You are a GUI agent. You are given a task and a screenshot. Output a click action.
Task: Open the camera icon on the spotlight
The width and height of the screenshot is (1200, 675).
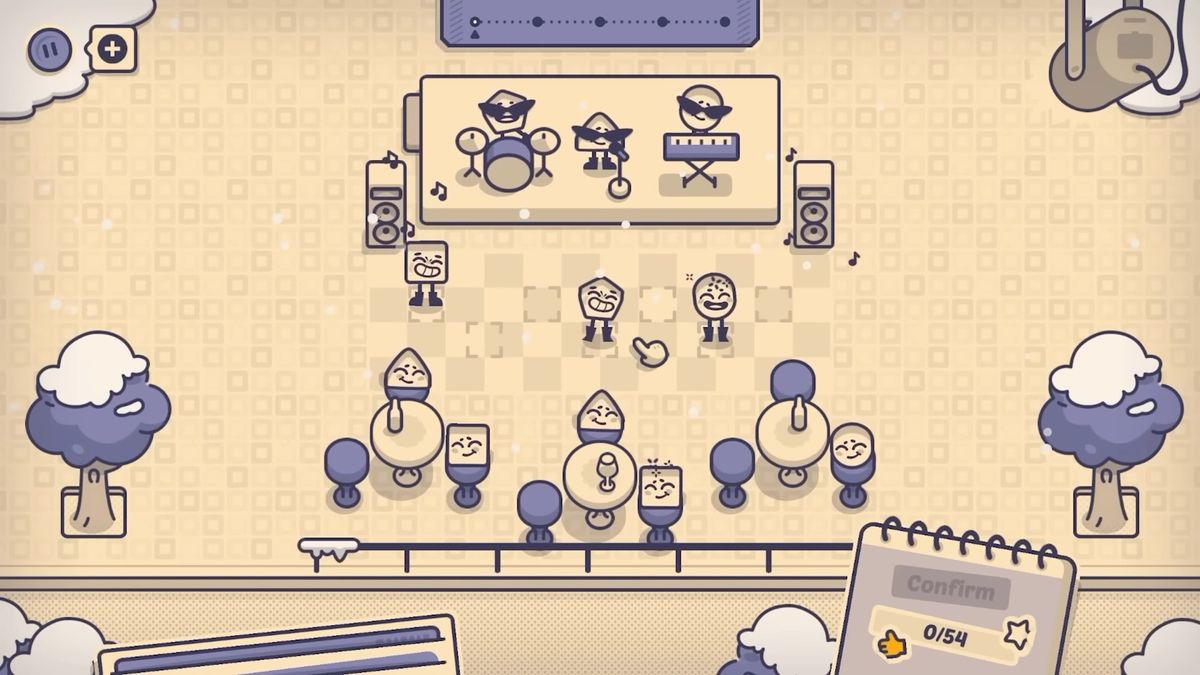[x=1133, y=45]
